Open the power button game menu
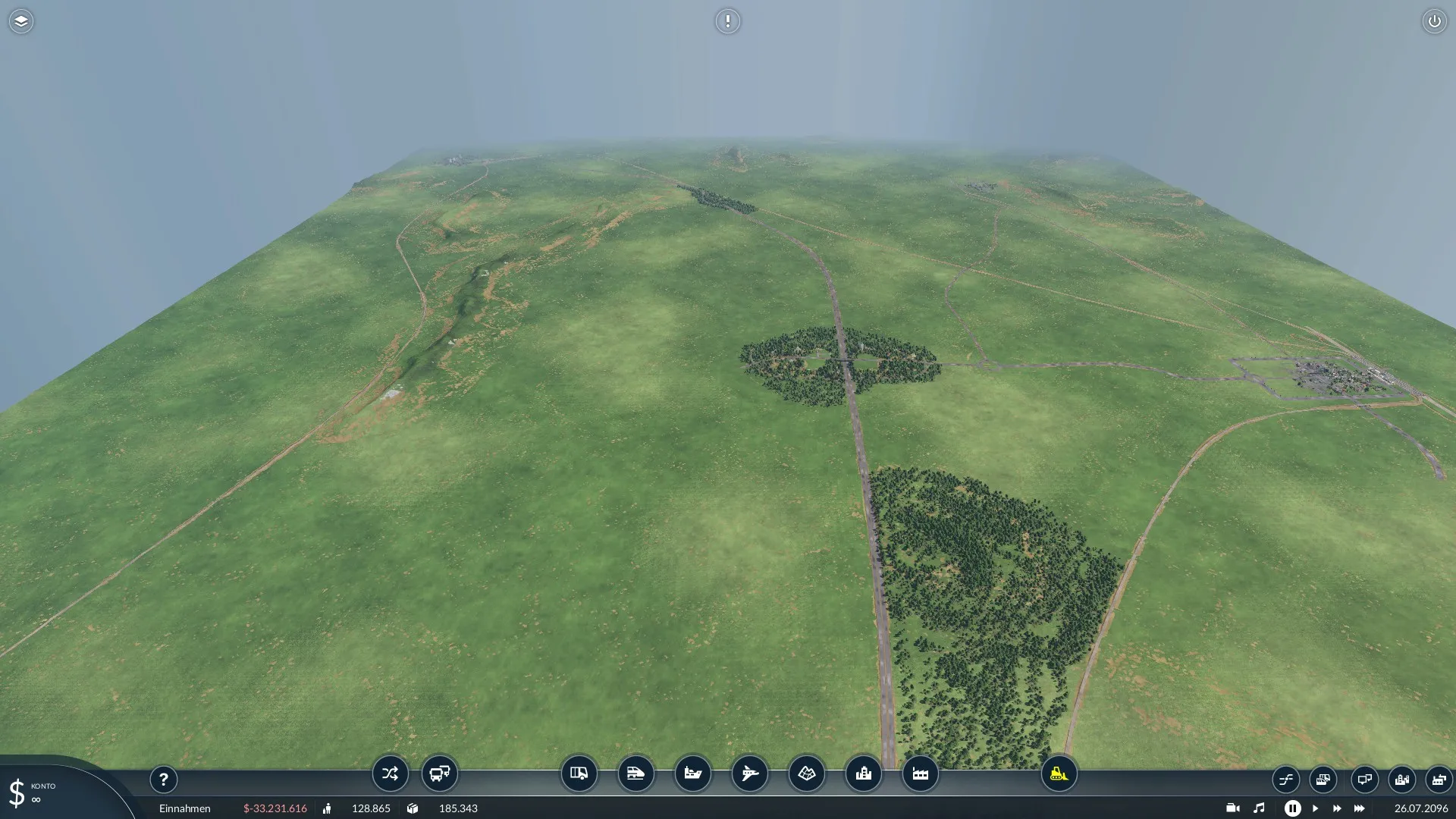 coord(1434,21)
